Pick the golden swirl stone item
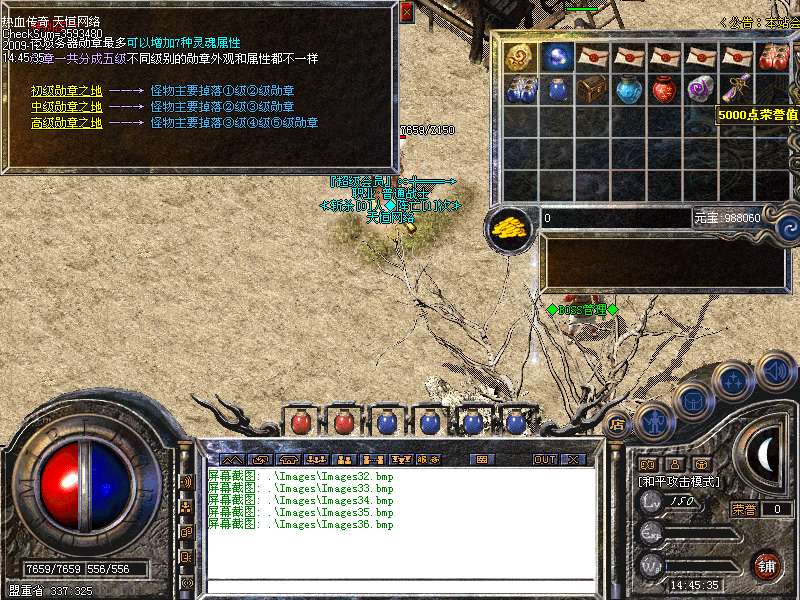The height and width of the screenshot is (600, 800). tap(521, 56)
